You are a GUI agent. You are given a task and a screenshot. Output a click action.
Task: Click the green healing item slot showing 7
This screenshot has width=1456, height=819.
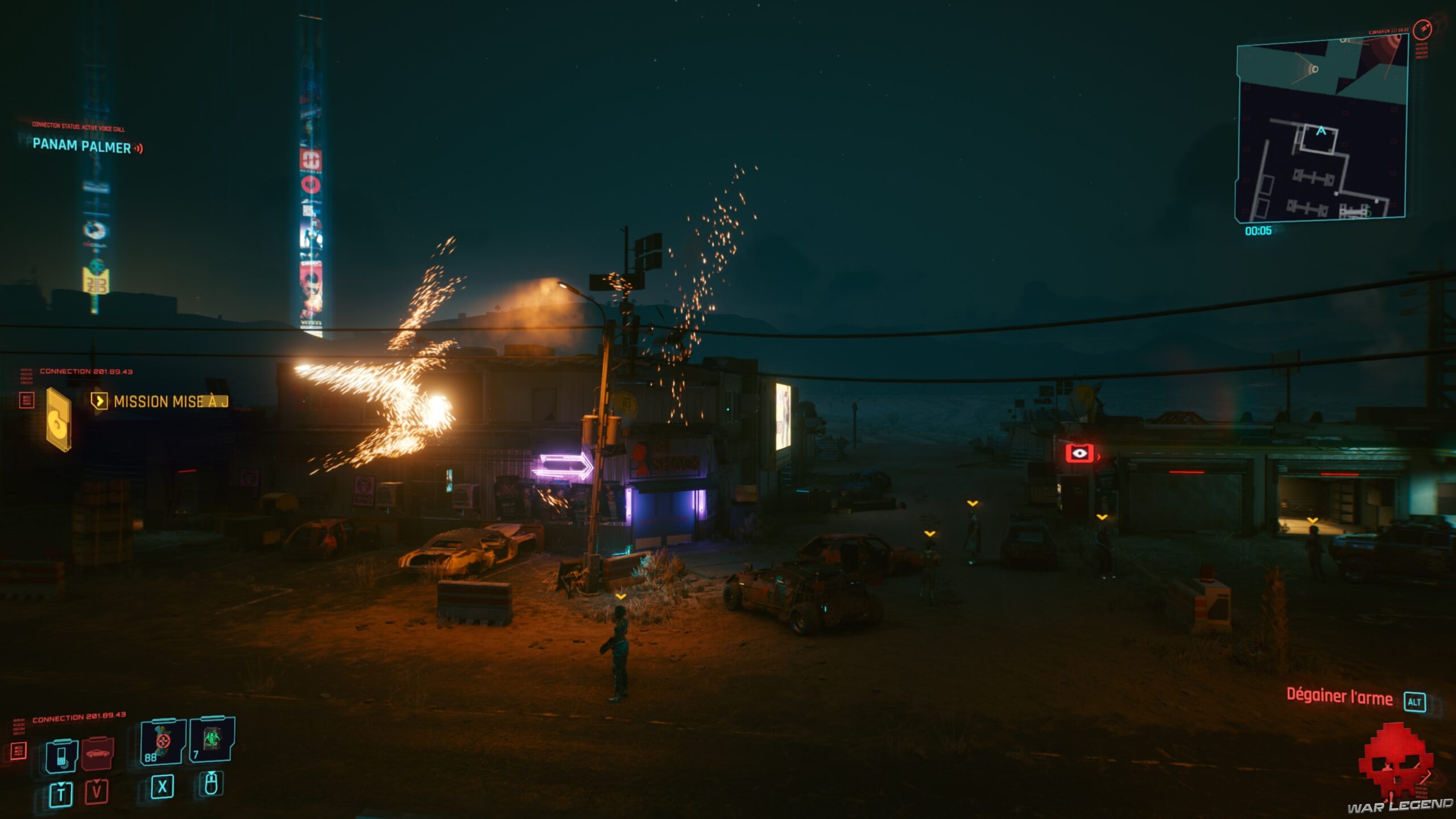pyautogui.click(x=211, y=741)
